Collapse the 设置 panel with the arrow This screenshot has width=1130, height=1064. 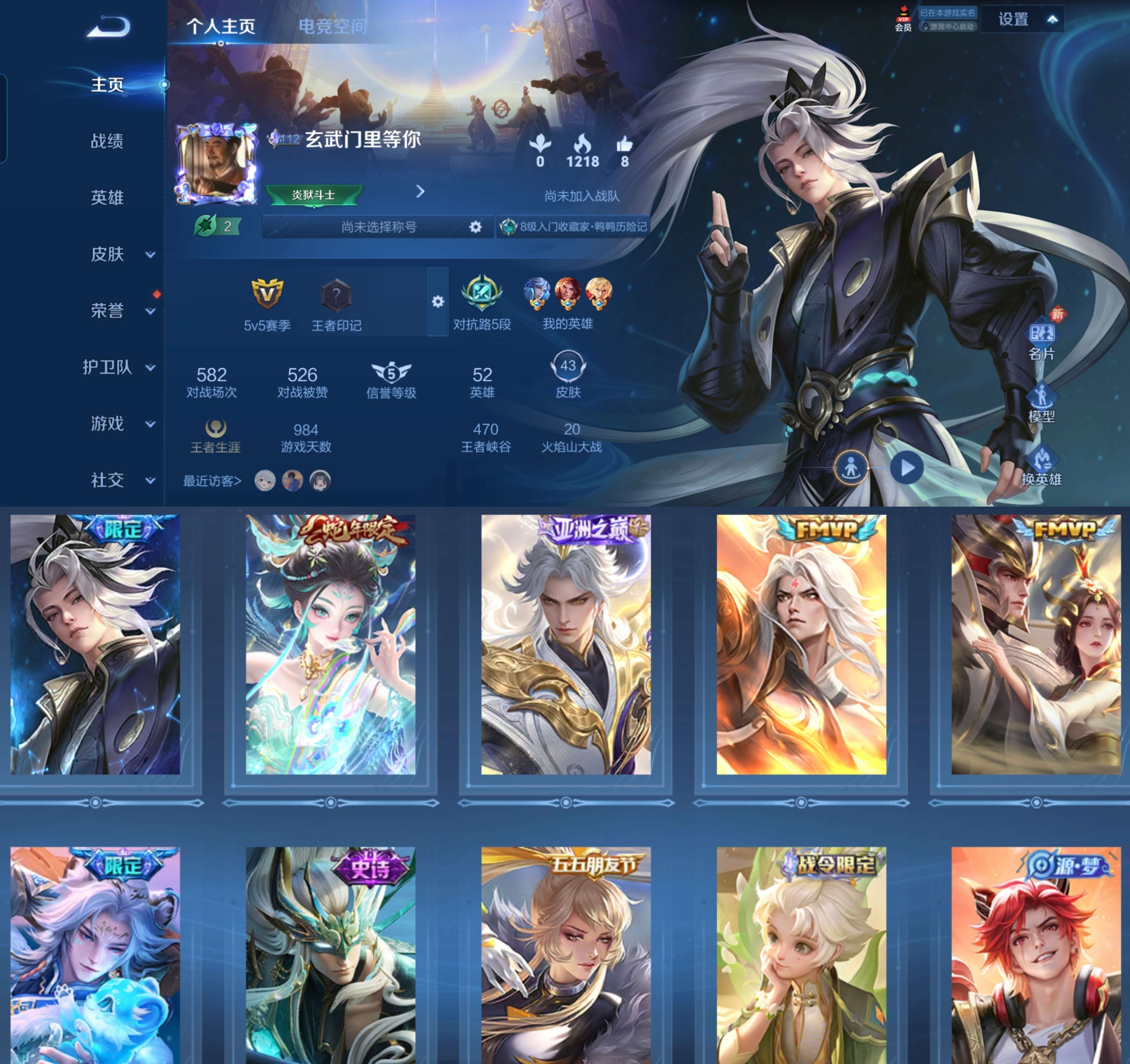(1053, 19)
